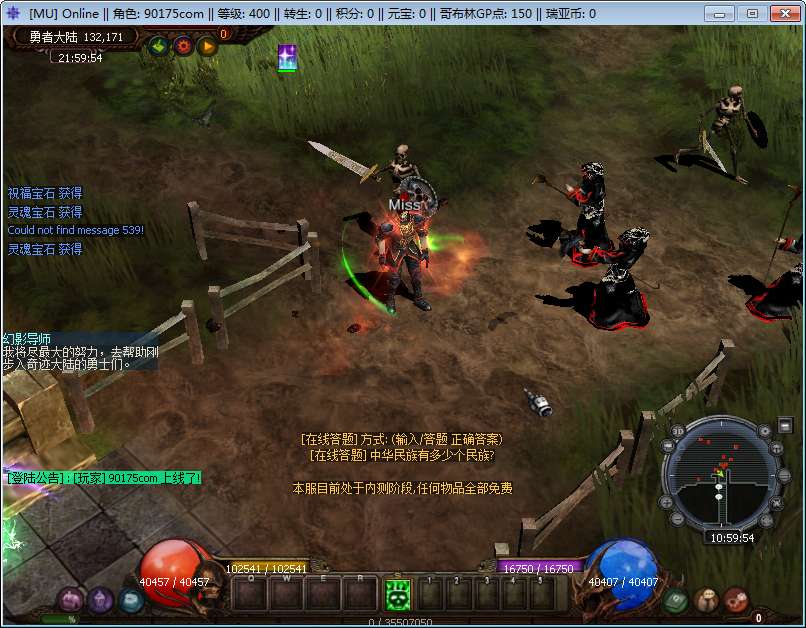Click the skull-face round button at bottom-right

coord(706,600)
